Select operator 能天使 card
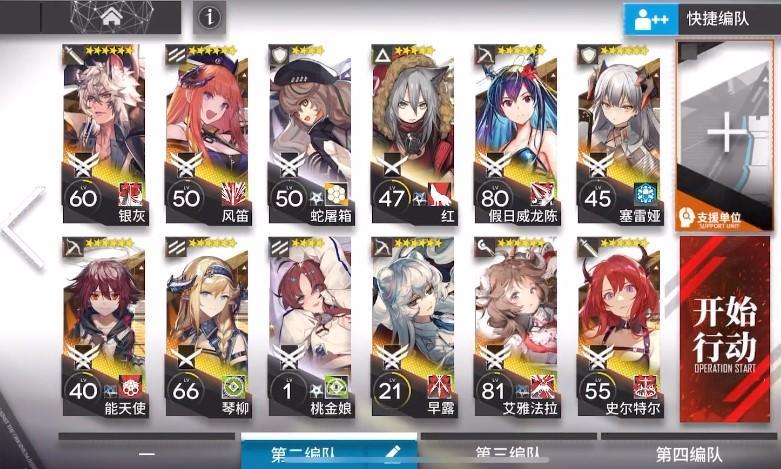 click(x=104, y=327)
